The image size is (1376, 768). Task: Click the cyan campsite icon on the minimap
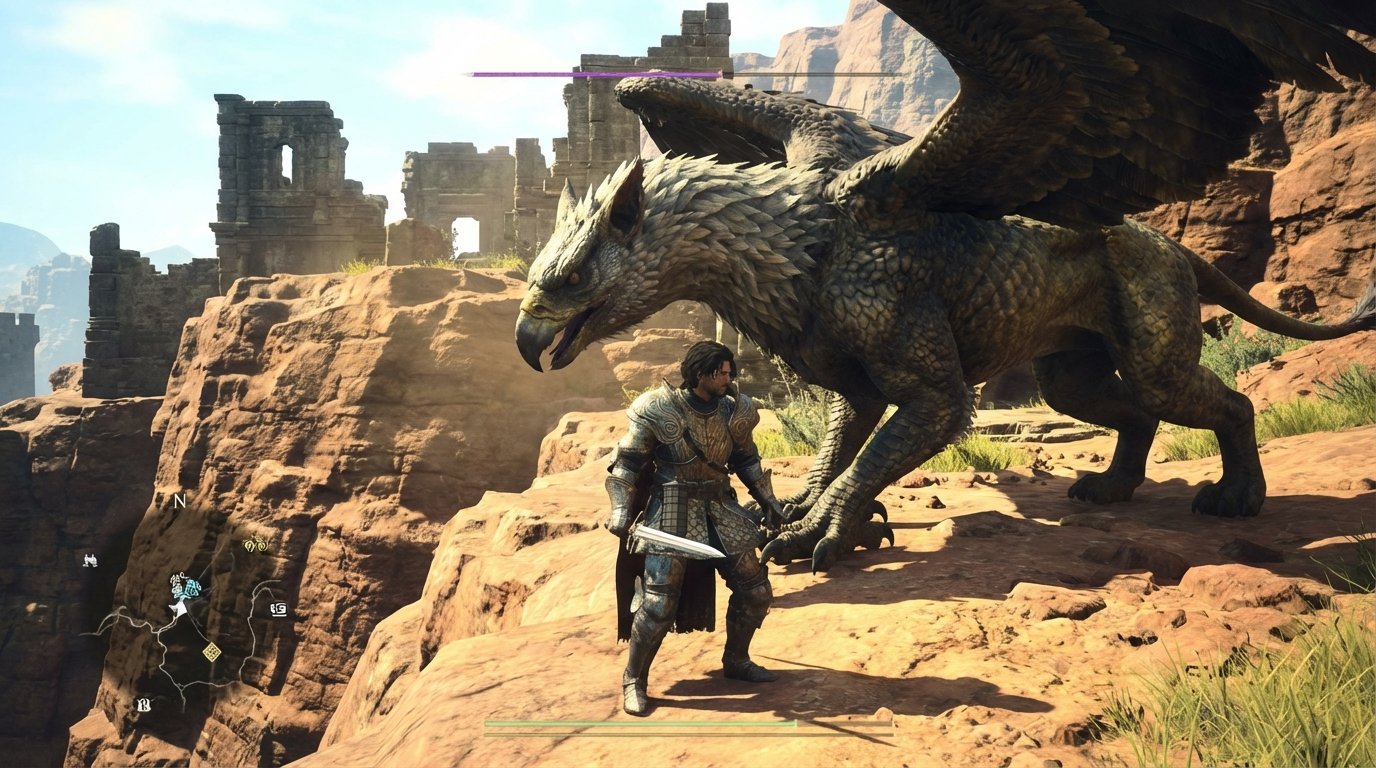tap(193, 587)
